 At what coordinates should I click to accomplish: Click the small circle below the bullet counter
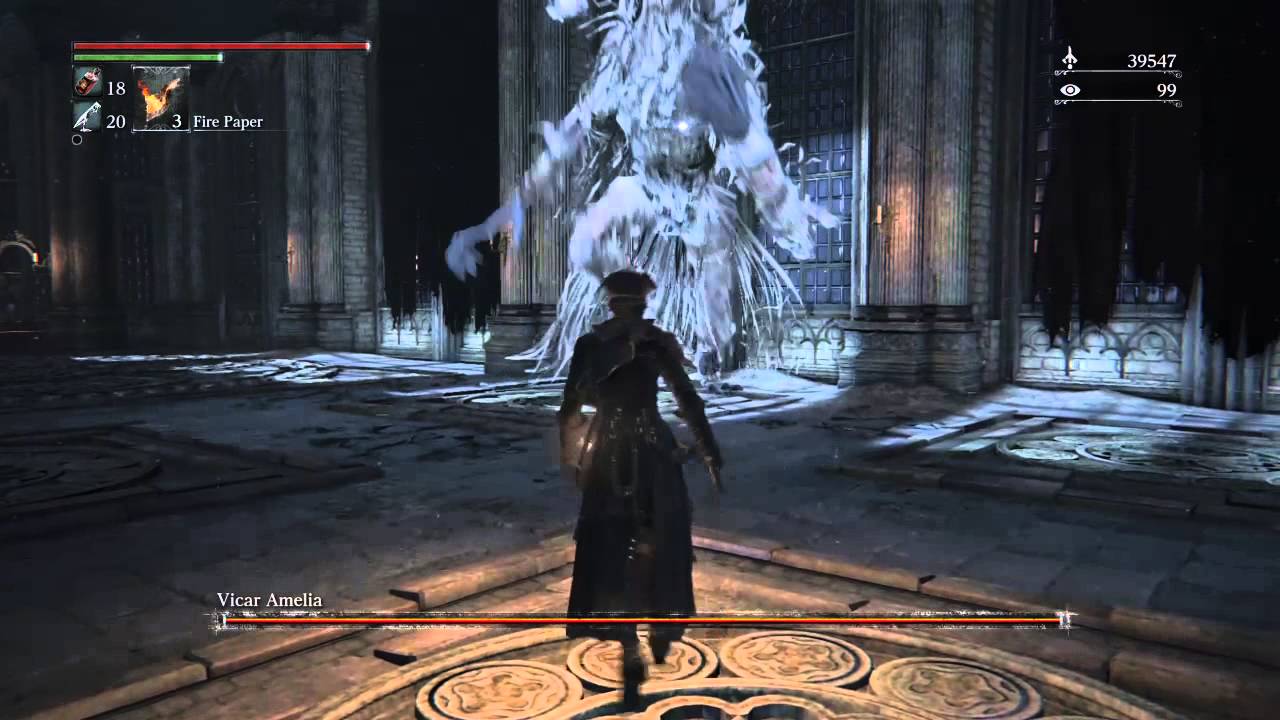click(77, 139)
